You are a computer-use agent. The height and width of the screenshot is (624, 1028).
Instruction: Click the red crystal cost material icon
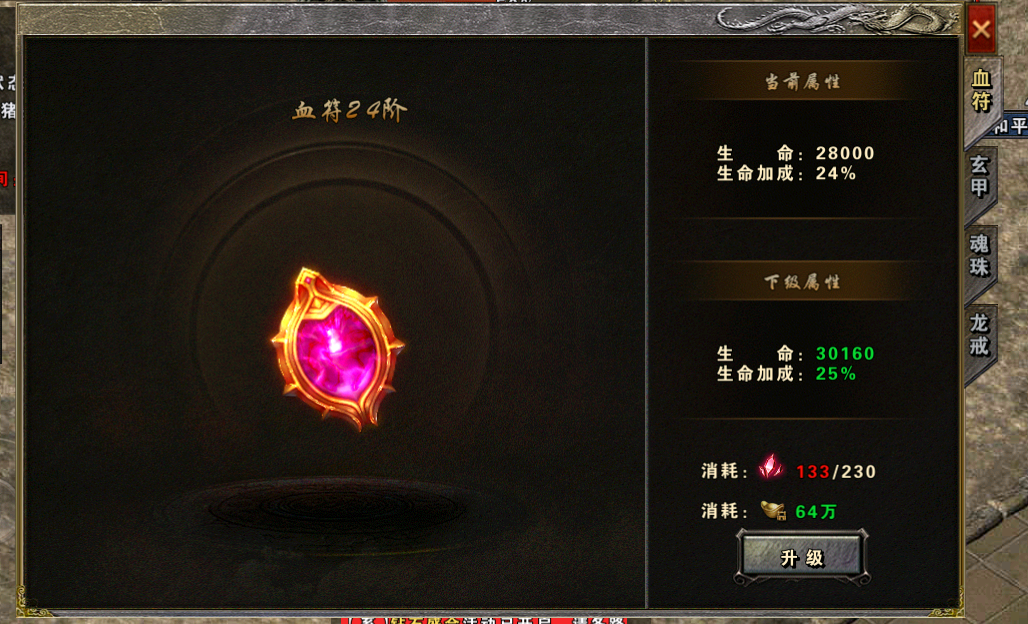[x=771, y=468]
